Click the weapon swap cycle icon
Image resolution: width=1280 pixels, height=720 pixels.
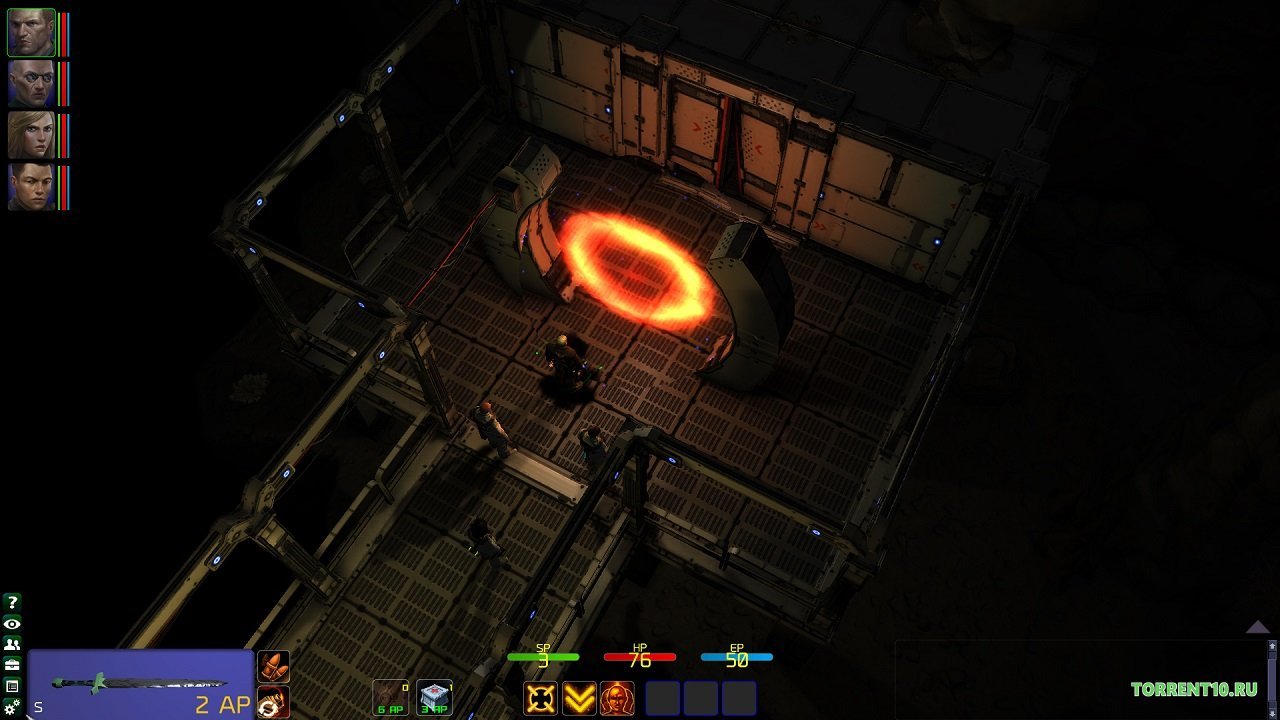273,701
